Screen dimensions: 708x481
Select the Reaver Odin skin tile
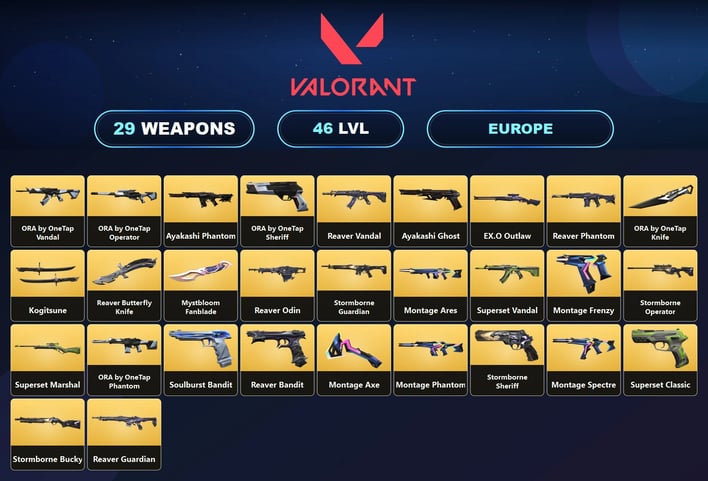[277, 284]
